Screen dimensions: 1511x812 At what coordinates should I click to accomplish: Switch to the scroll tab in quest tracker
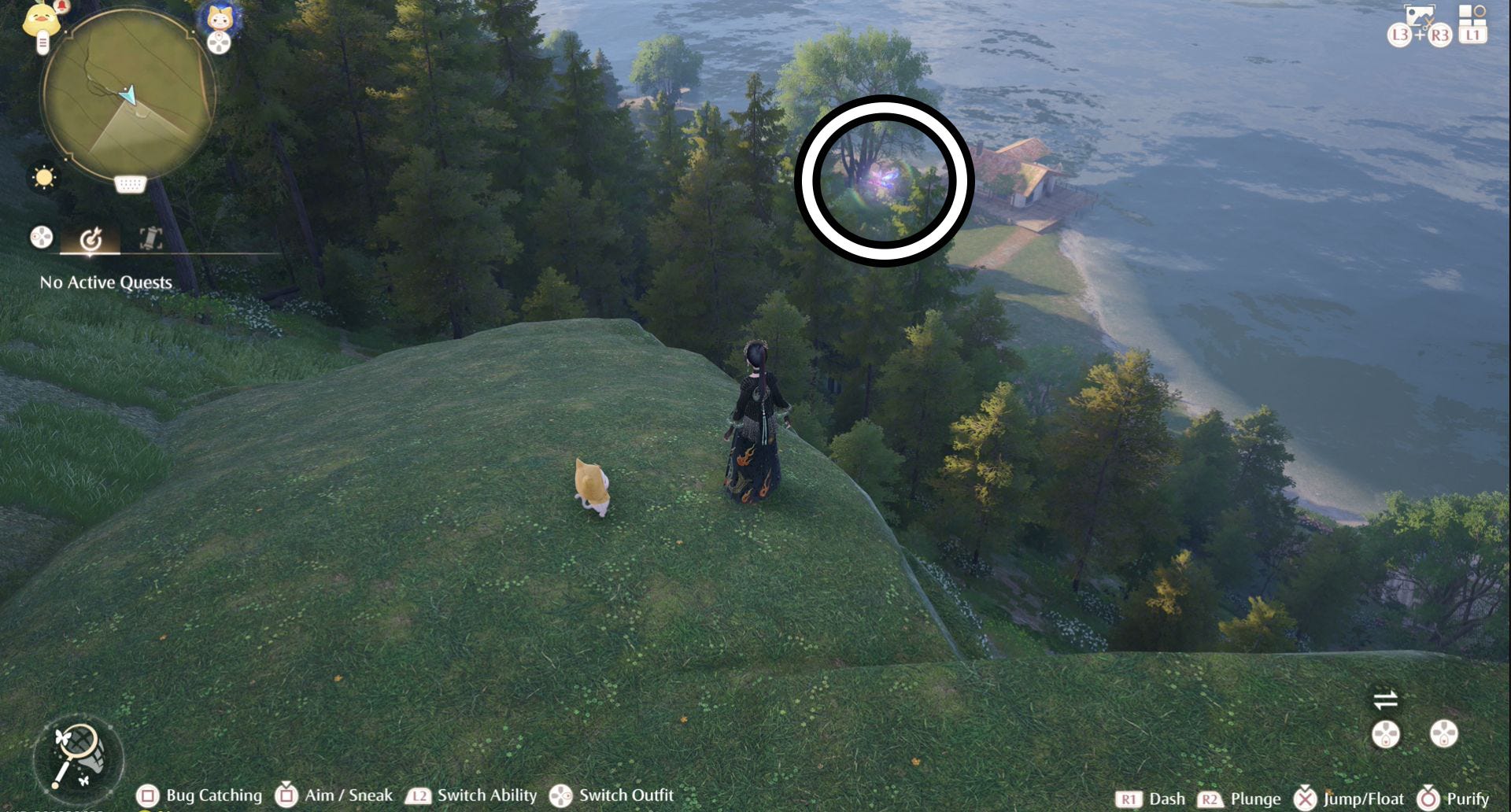(150, 238)
